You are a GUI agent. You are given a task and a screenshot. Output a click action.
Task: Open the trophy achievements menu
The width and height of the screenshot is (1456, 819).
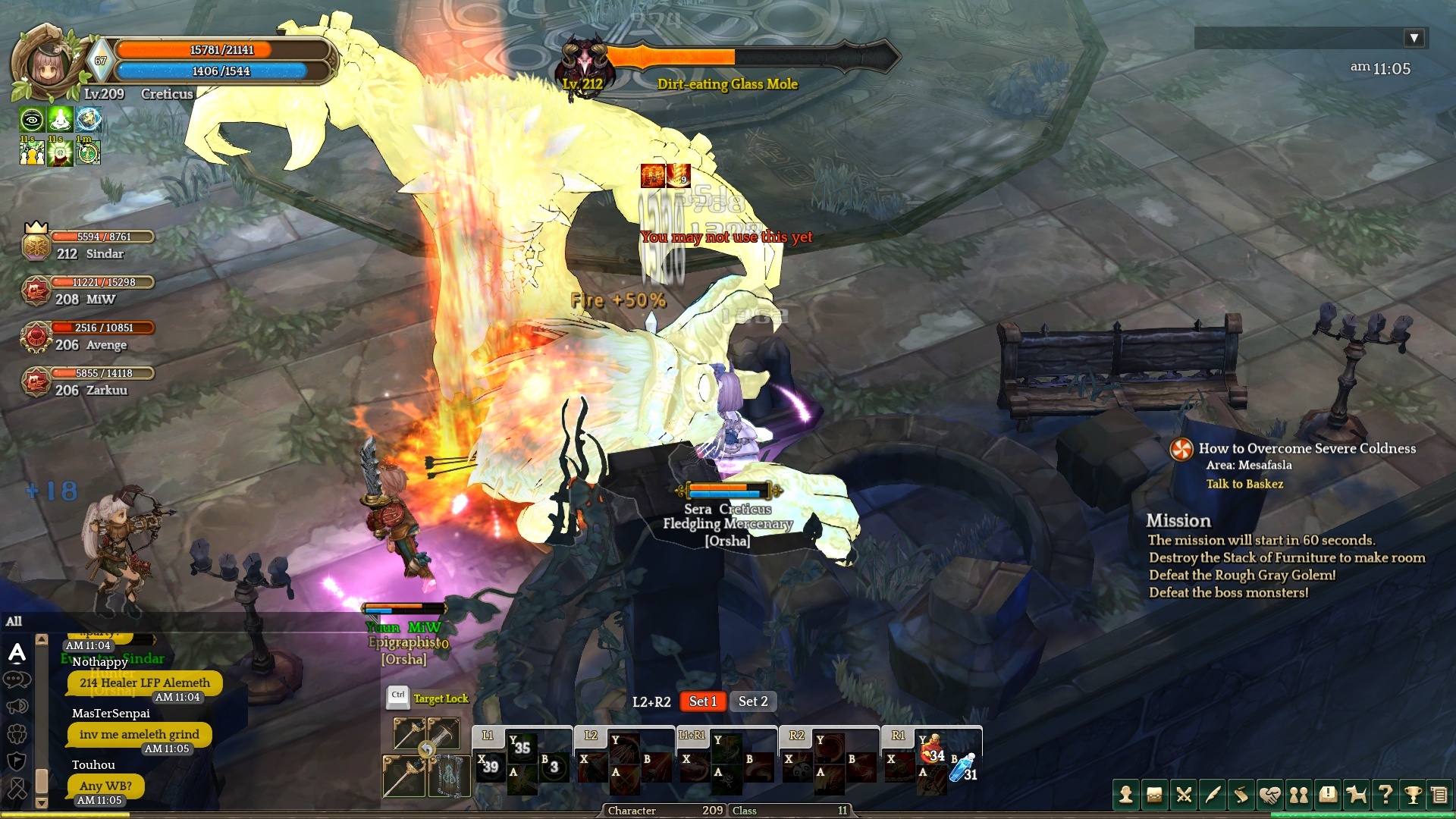pos(1413,795)
